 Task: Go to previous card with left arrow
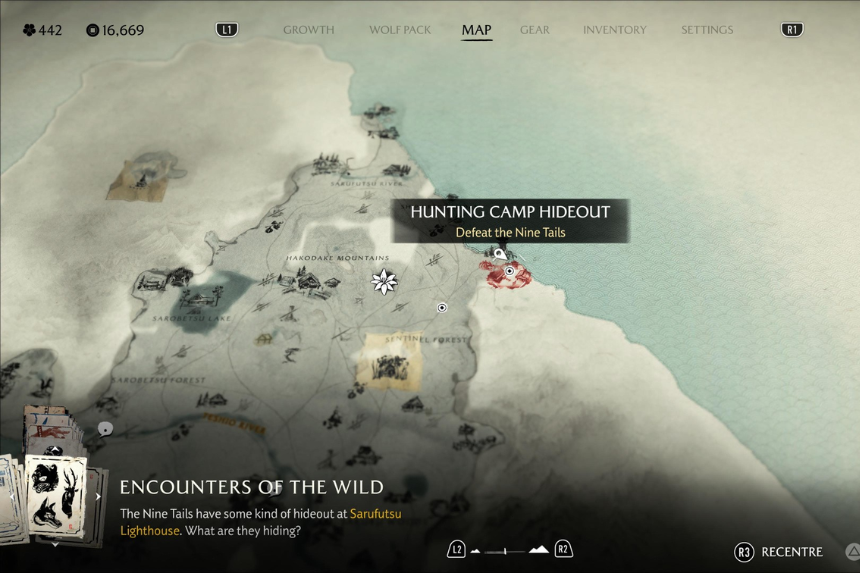click(11, 496)
